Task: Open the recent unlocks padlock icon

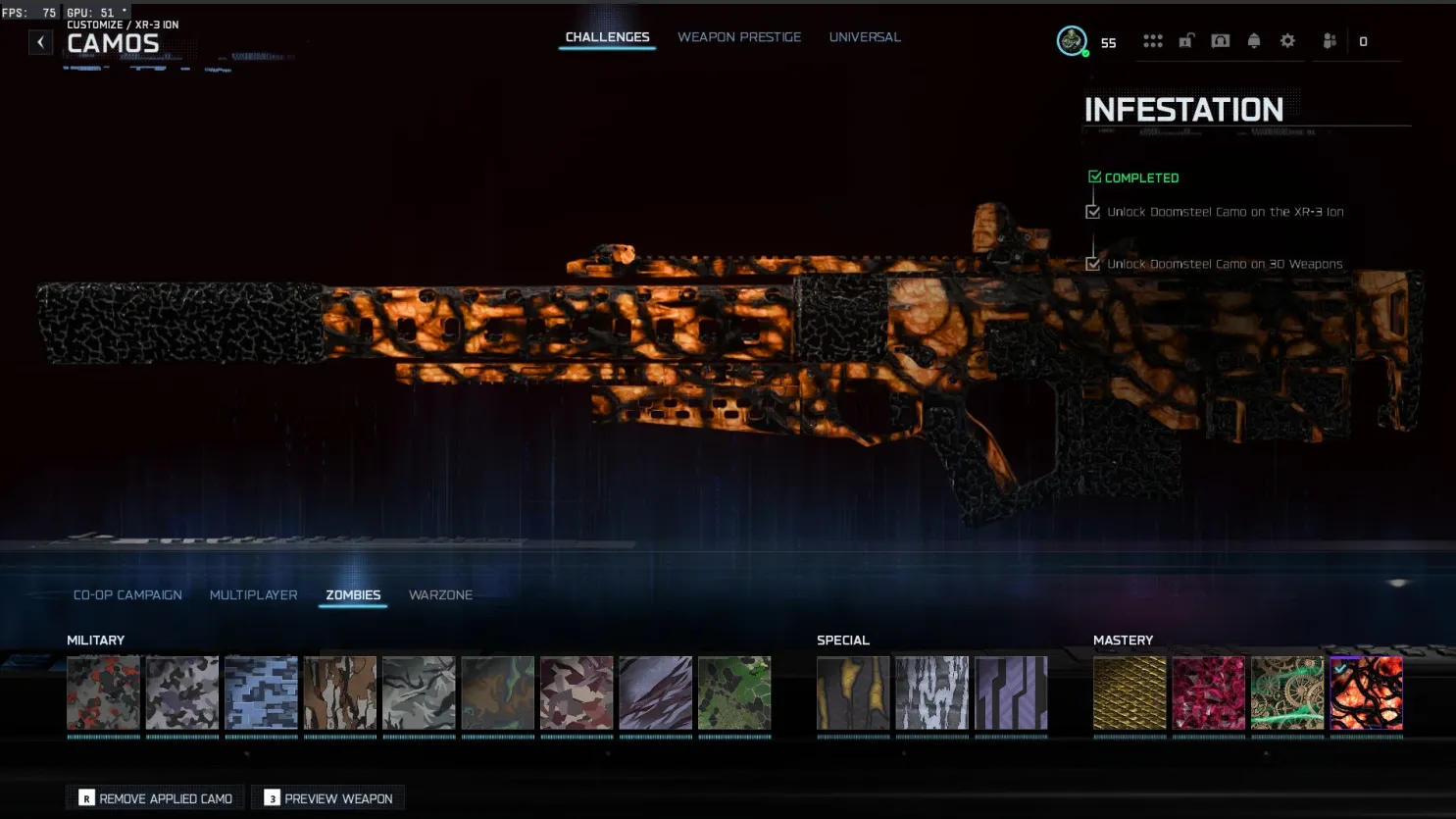Action: (x=1186, y=40)
